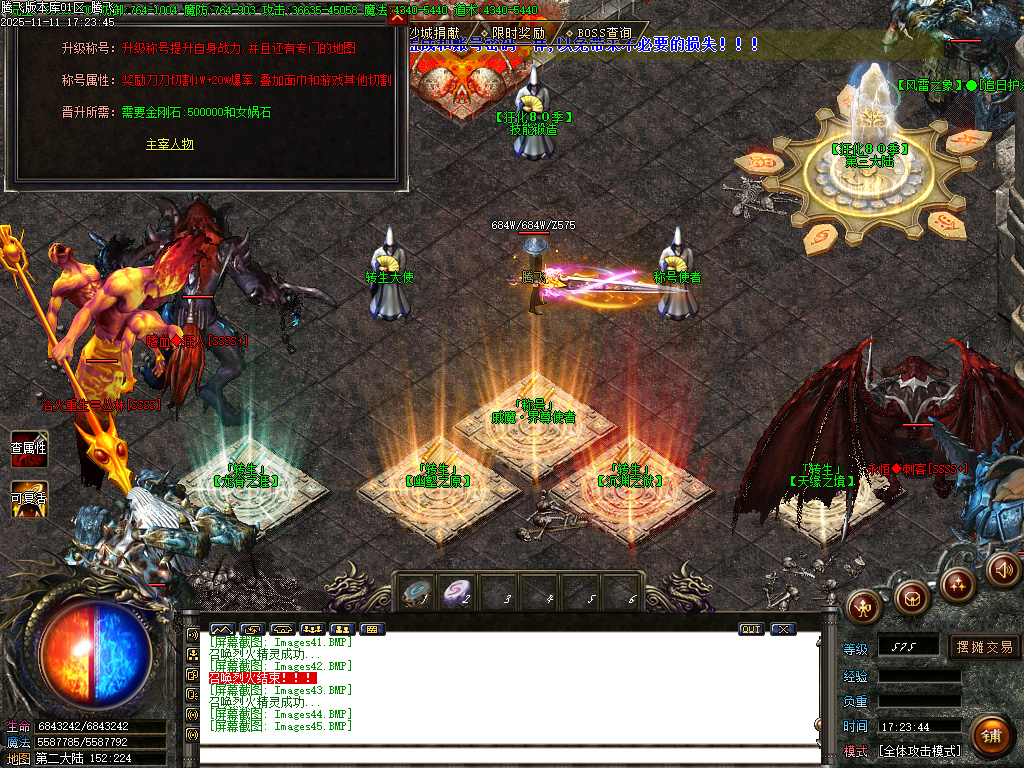Close the chat panel with the X button

783,629
